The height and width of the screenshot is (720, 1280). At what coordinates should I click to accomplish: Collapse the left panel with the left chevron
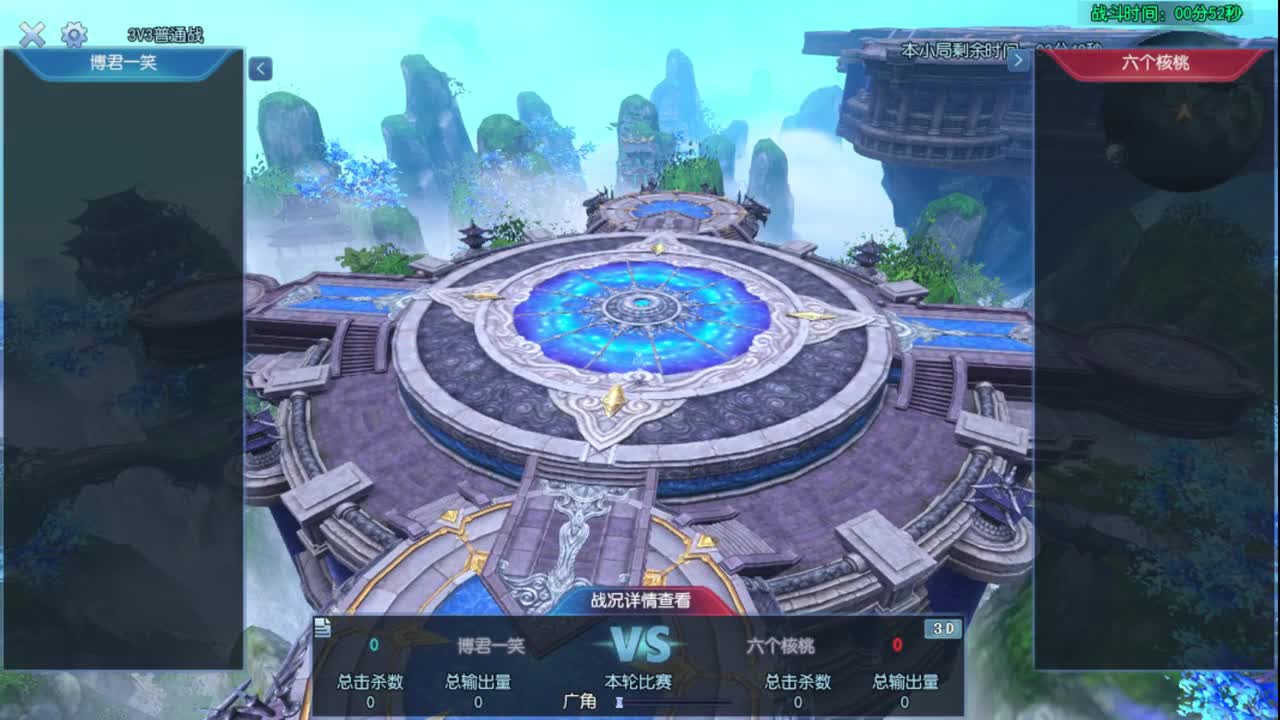(260, 68)
